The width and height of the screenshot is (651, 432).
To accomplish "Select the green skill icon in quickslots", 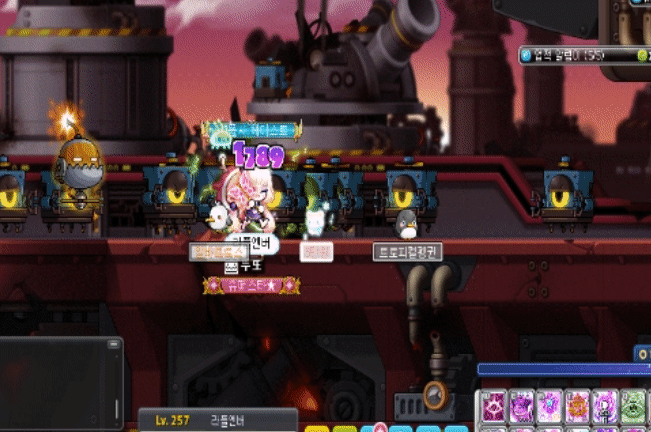I will [x=634, y=407].
